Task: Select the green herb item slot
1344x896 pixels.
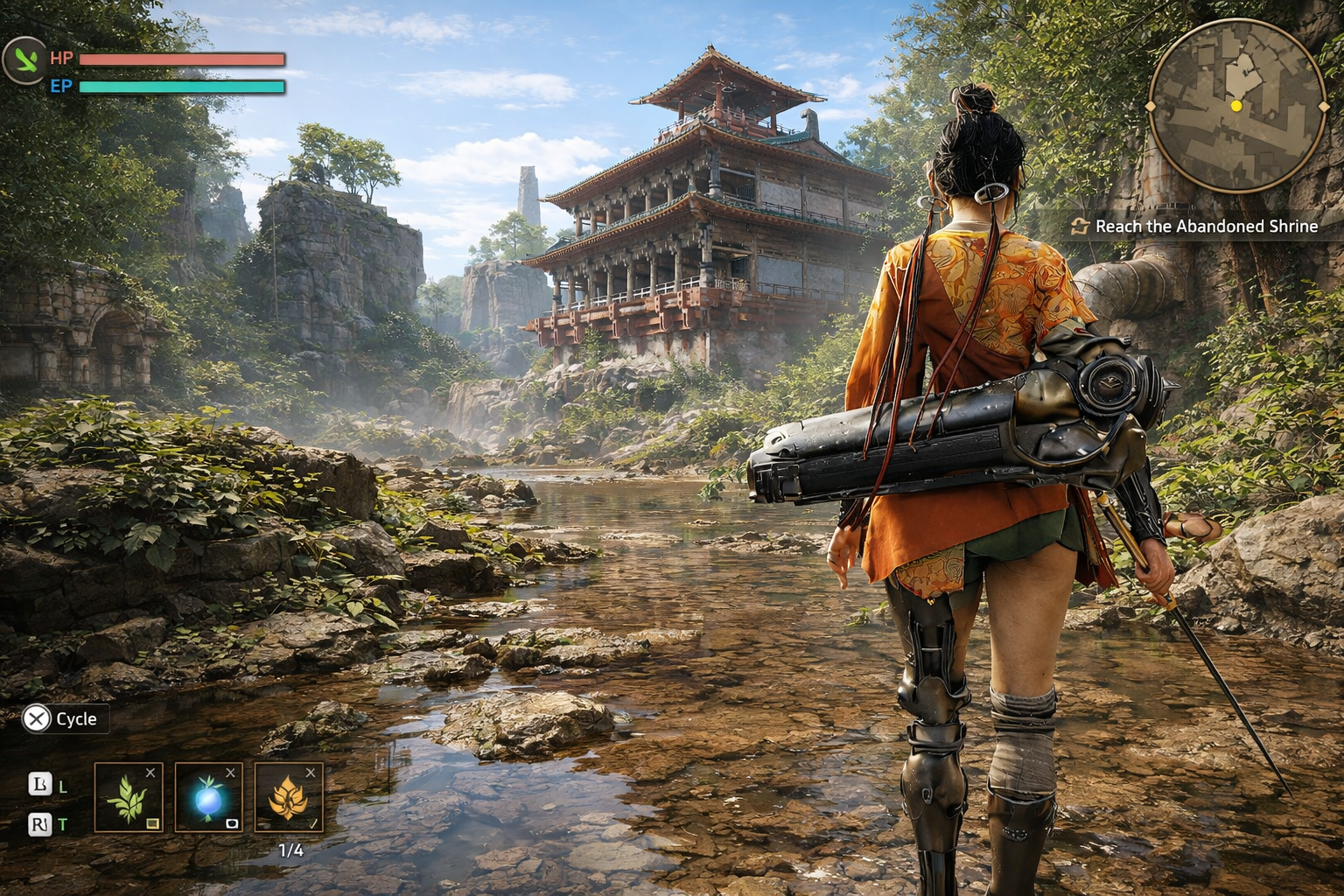Action: point(128,797)
